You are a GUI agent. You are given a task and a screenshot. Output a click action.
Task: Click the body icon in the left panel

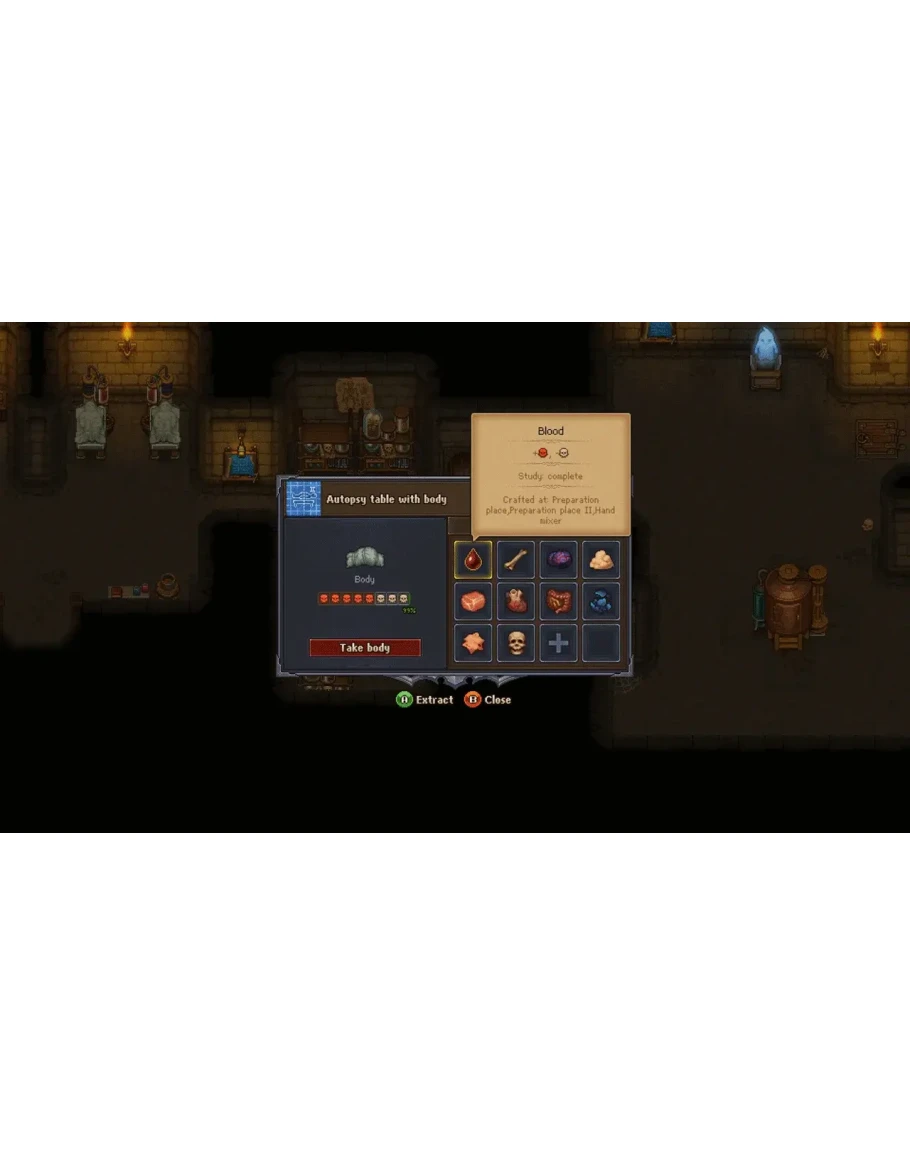click(x=365, y=558)
